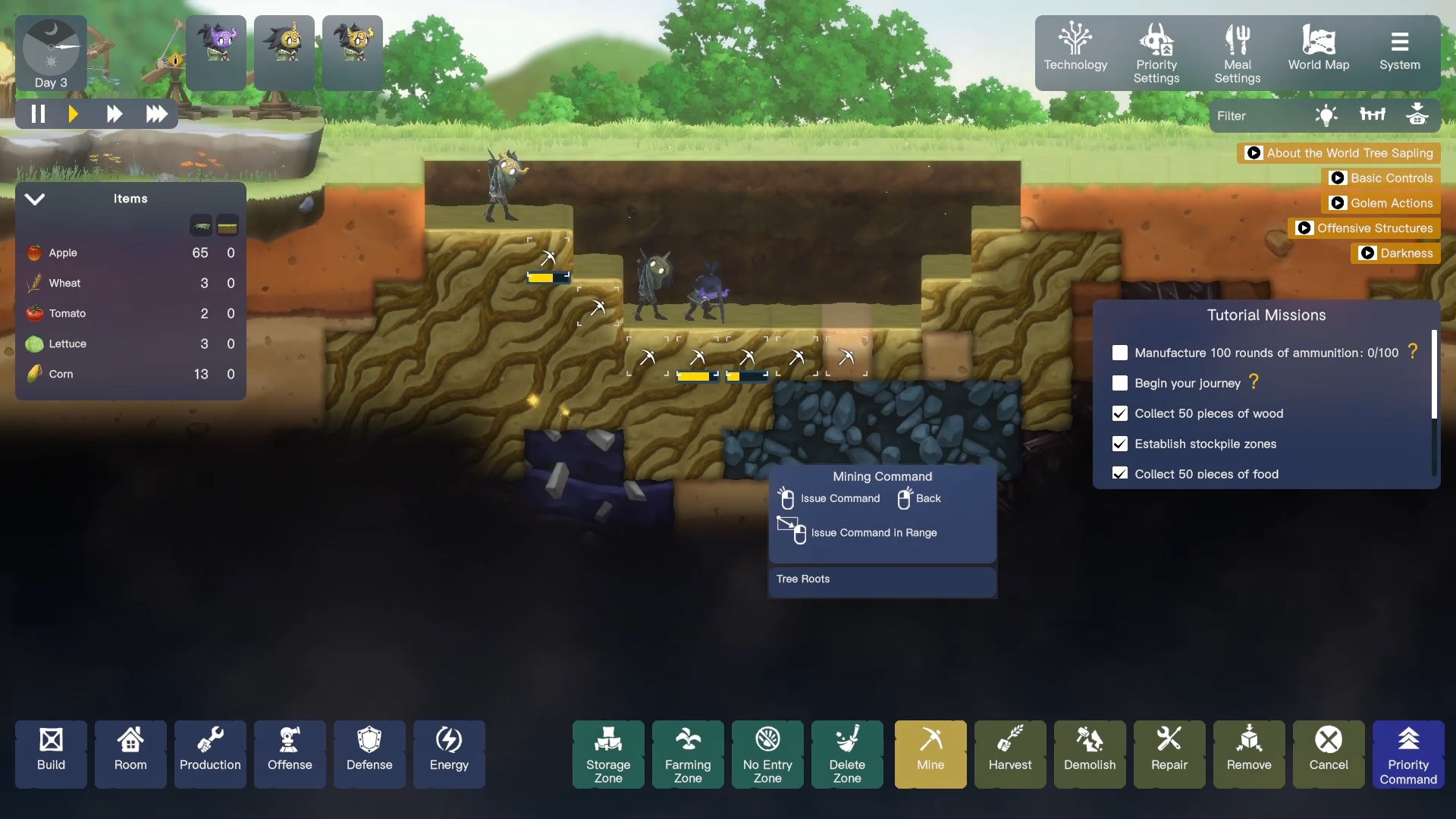
Task: Play the Basic Controls tutorial
Action: (1382, 178)
